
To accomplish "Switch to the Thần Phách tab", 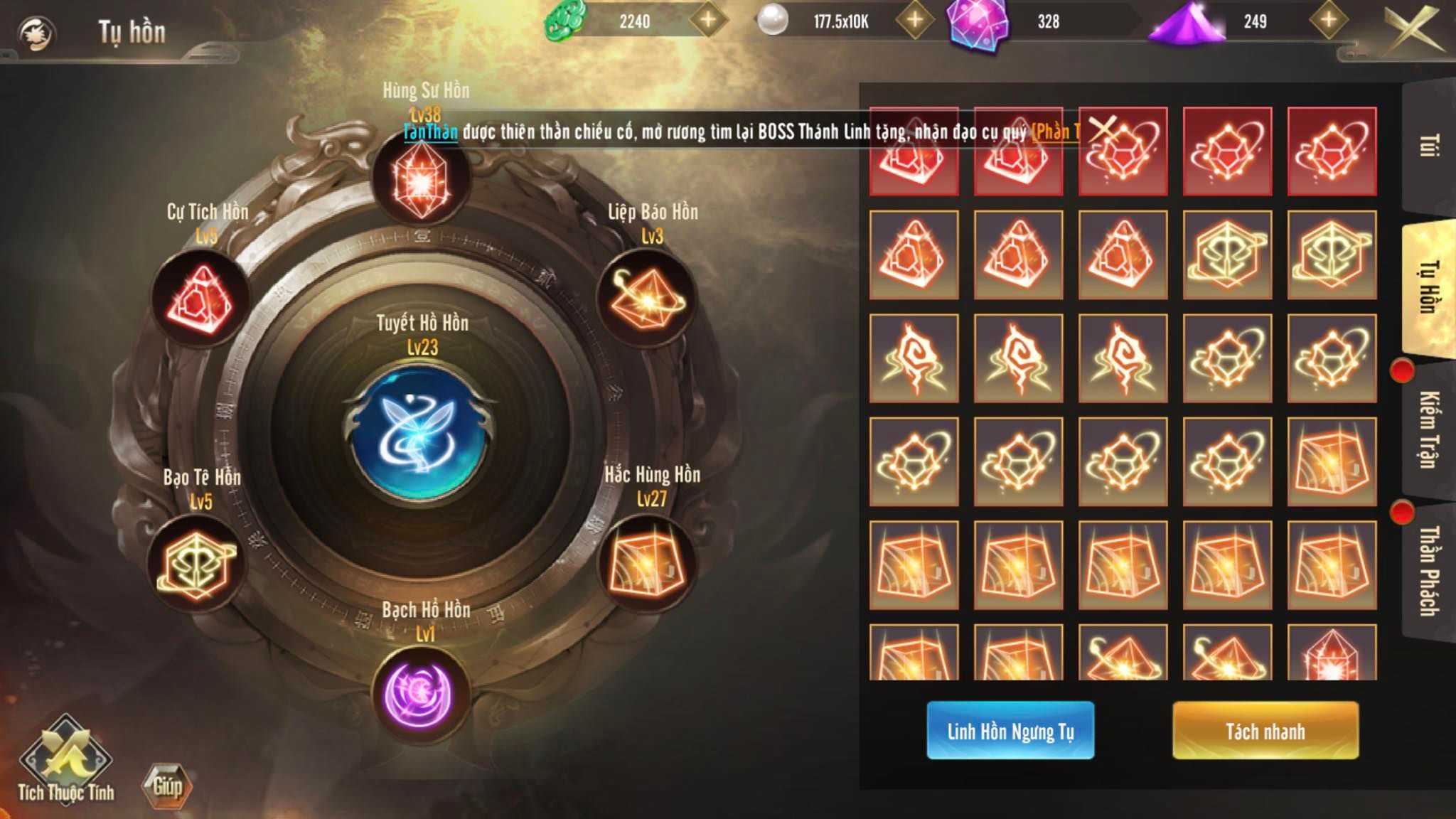I will tap(1429, 570).
